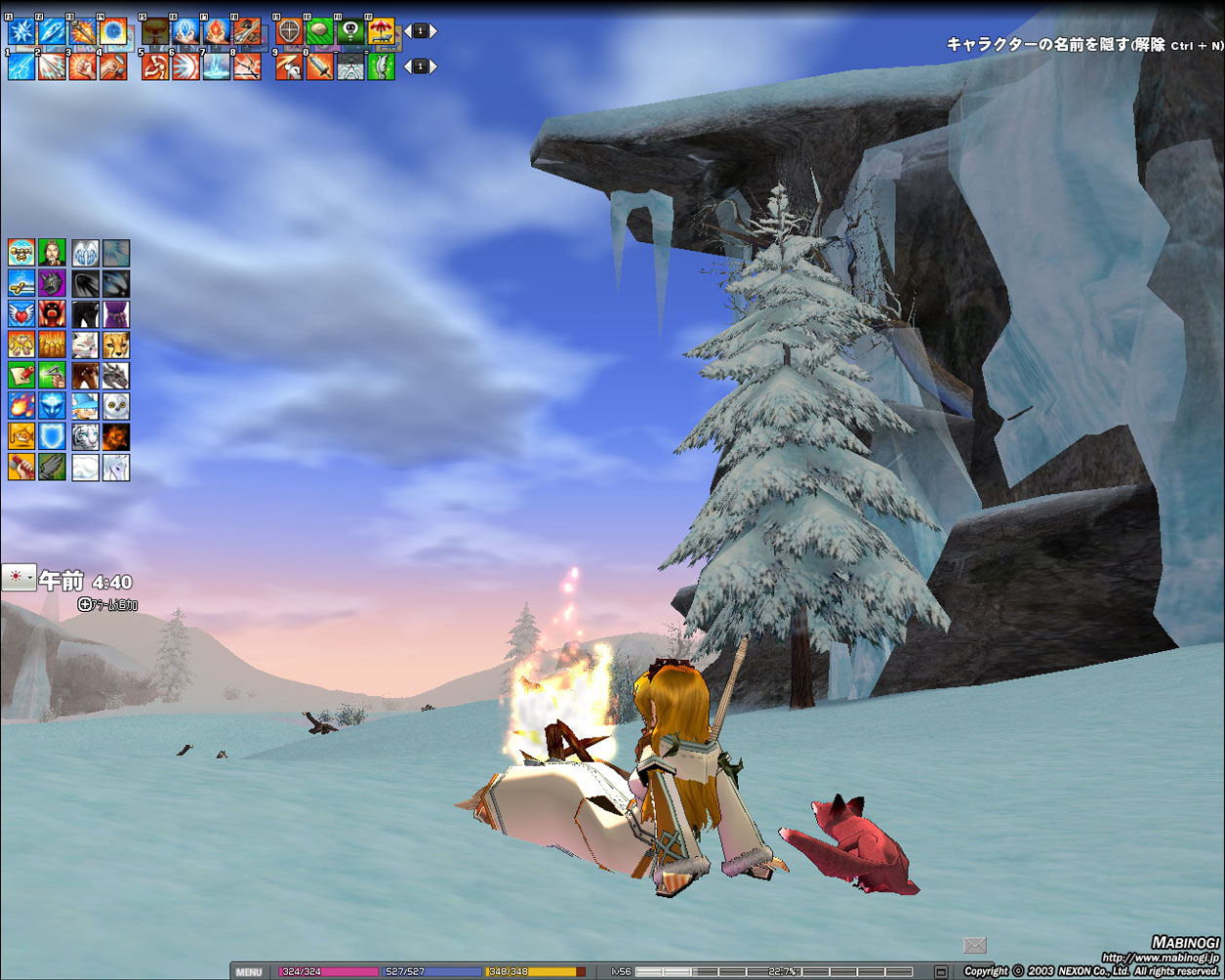Screen dimensions: 1225x980
Task: Summon the white tiger pet
Action: click(85, 436)
